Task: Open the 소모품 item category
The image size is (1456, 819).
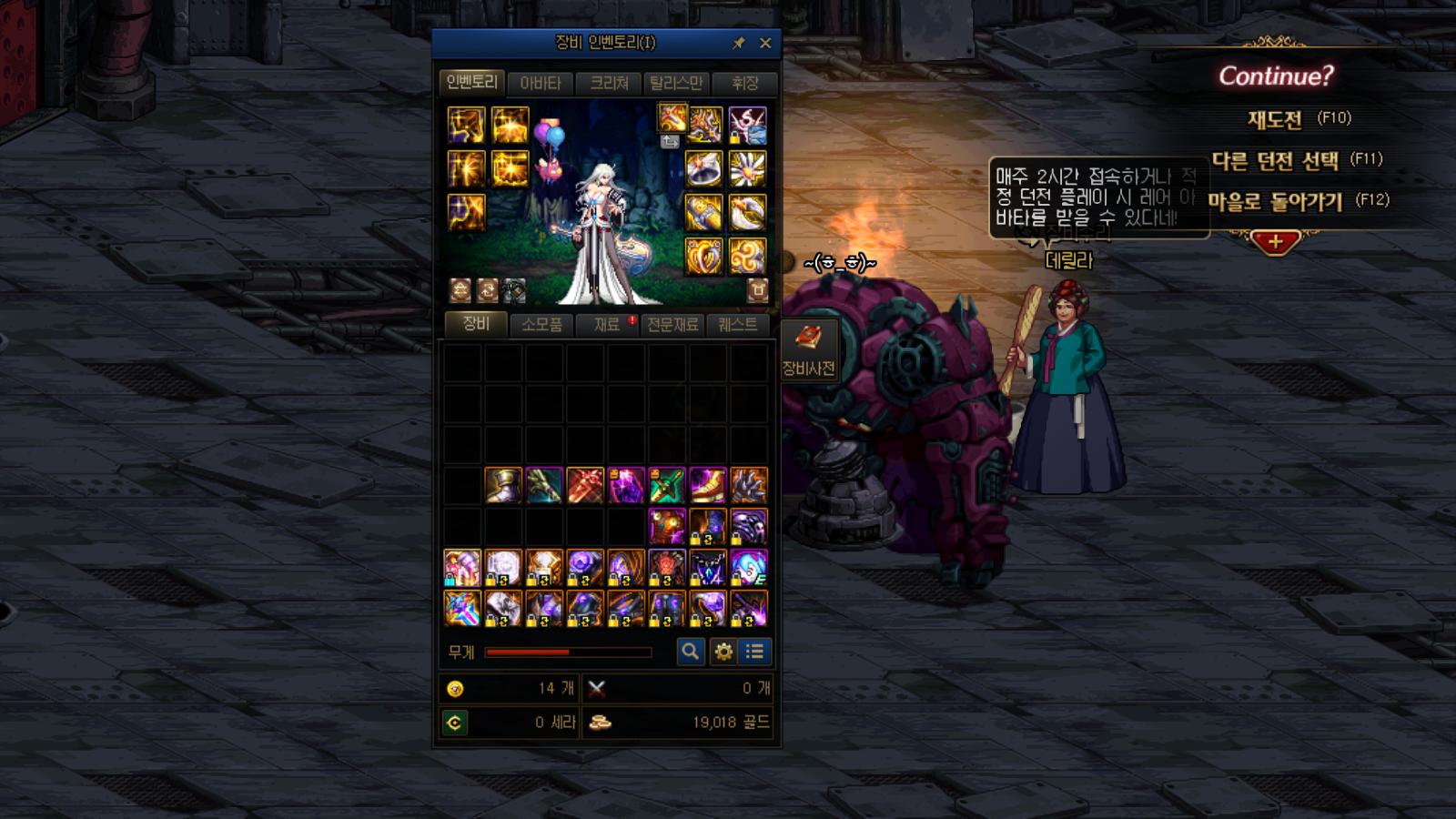Action: tap(541, 325)
